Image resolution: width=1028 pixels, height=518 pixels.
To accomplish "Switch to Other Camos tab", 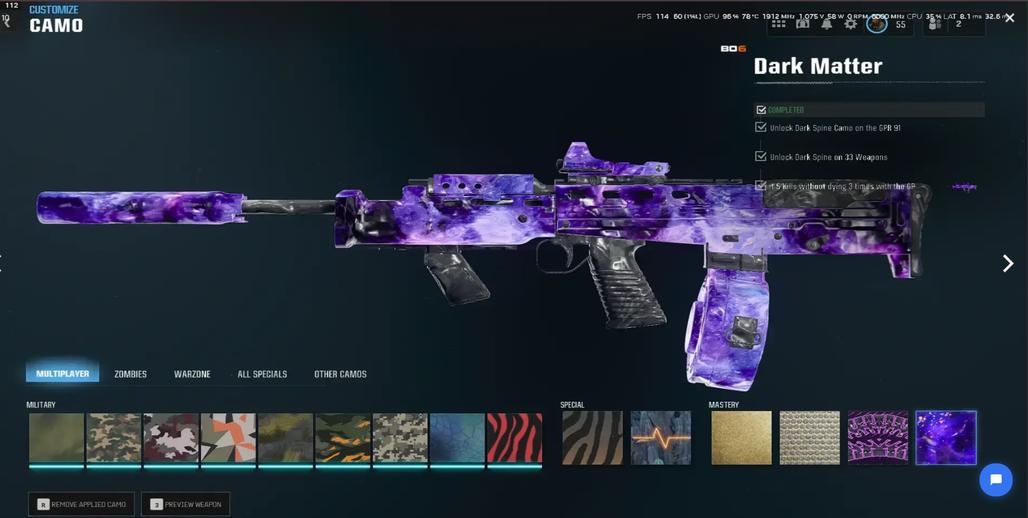I will point(340,374).
